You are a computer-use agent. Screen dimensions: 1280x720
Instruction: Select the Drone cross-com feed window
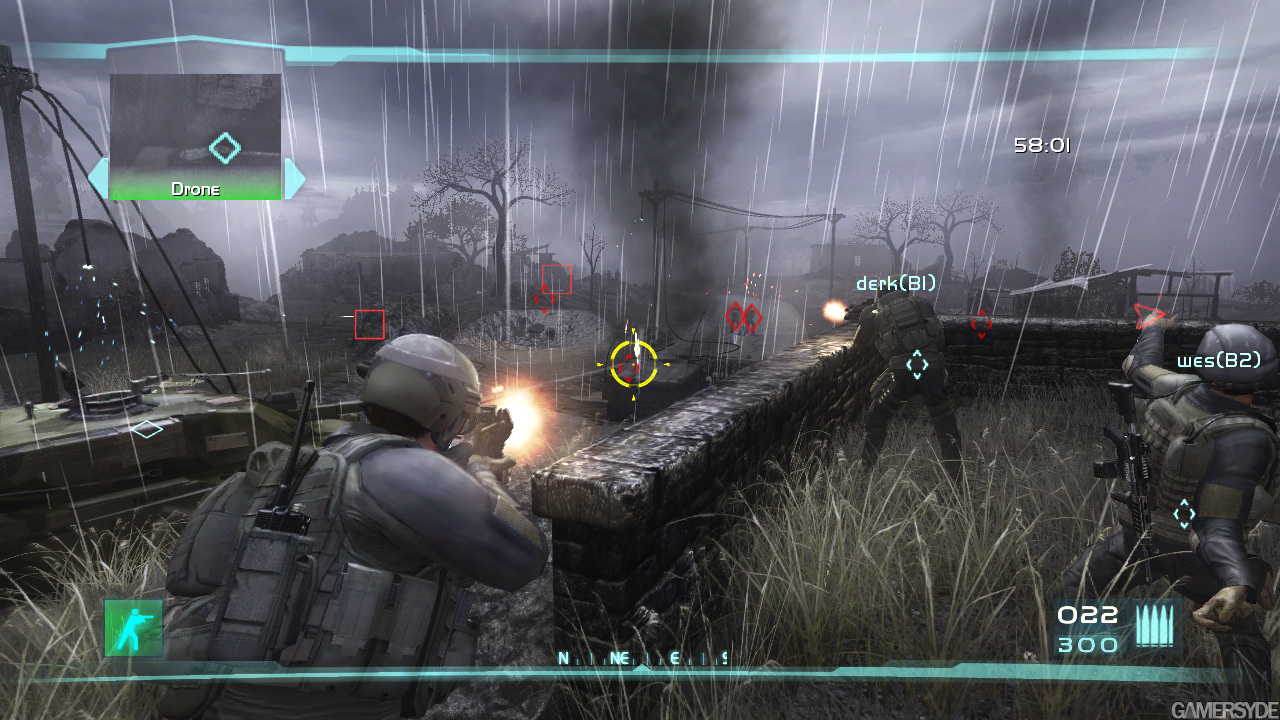click(195, 135)
